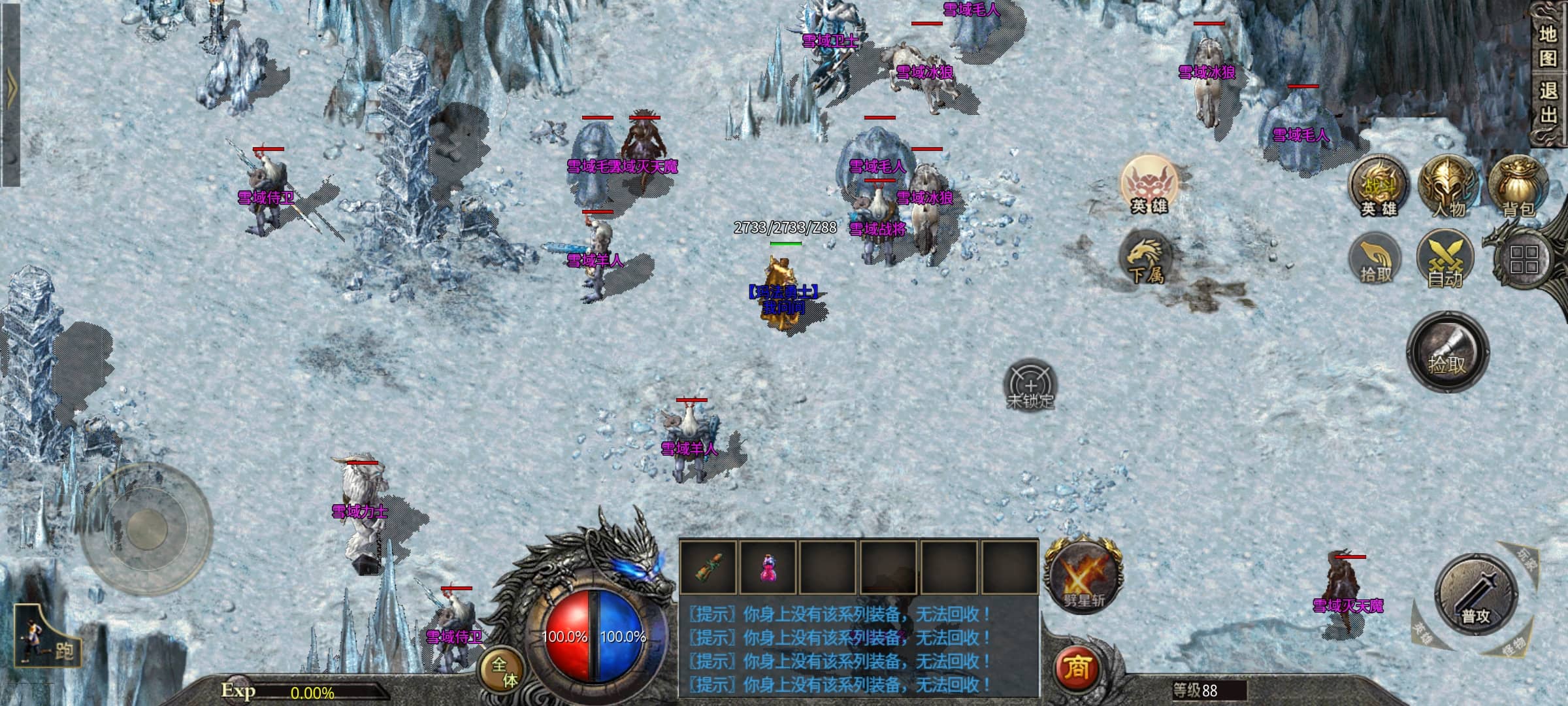Open the 人物 character panel

click(x=1448, y=186)
